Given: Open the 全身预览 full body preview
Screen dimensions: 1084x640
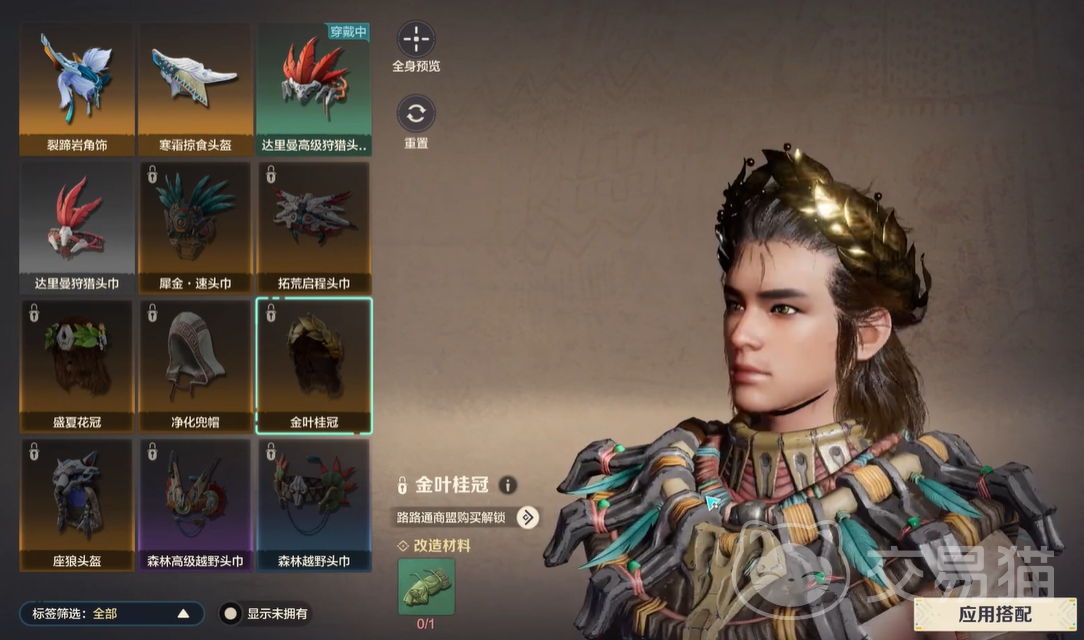Looking at the screenshot, I should point(416,41).
